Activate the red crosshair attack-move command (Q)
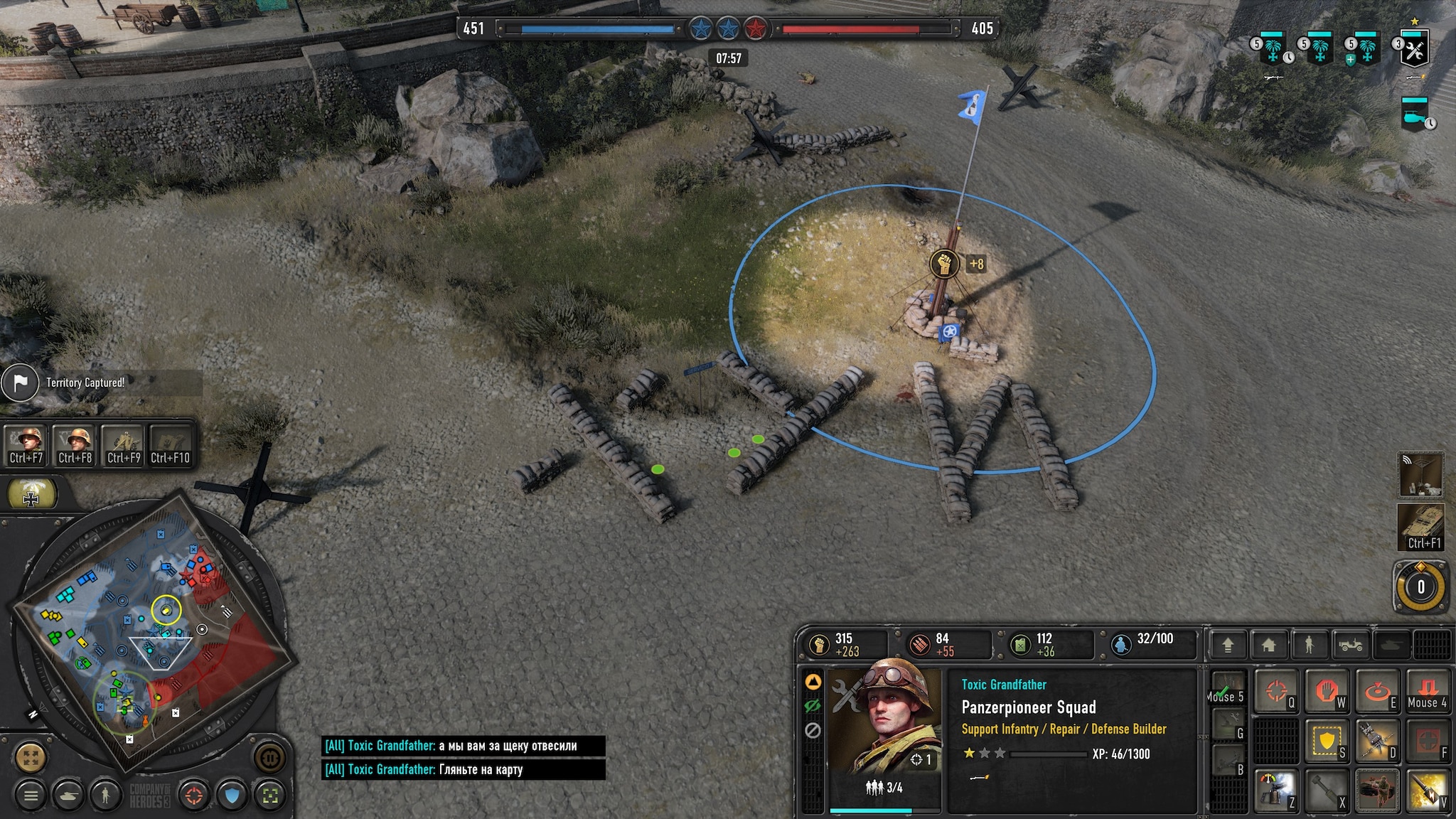Screen dimensions: 1456x819 point(1276,690)
